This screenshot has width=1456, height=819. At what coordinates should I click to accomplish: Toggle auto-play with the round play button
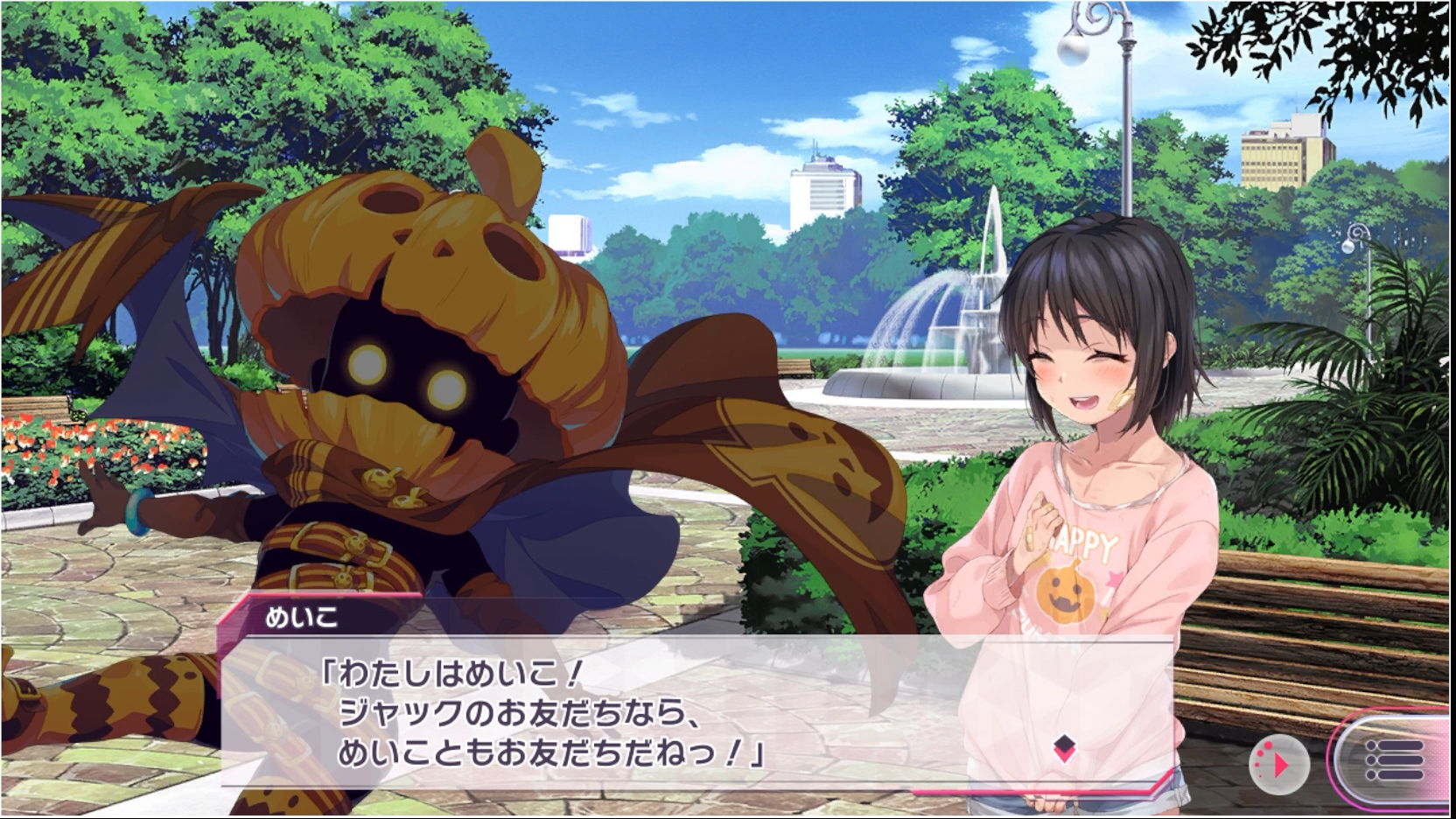[x=1278, y=765]
